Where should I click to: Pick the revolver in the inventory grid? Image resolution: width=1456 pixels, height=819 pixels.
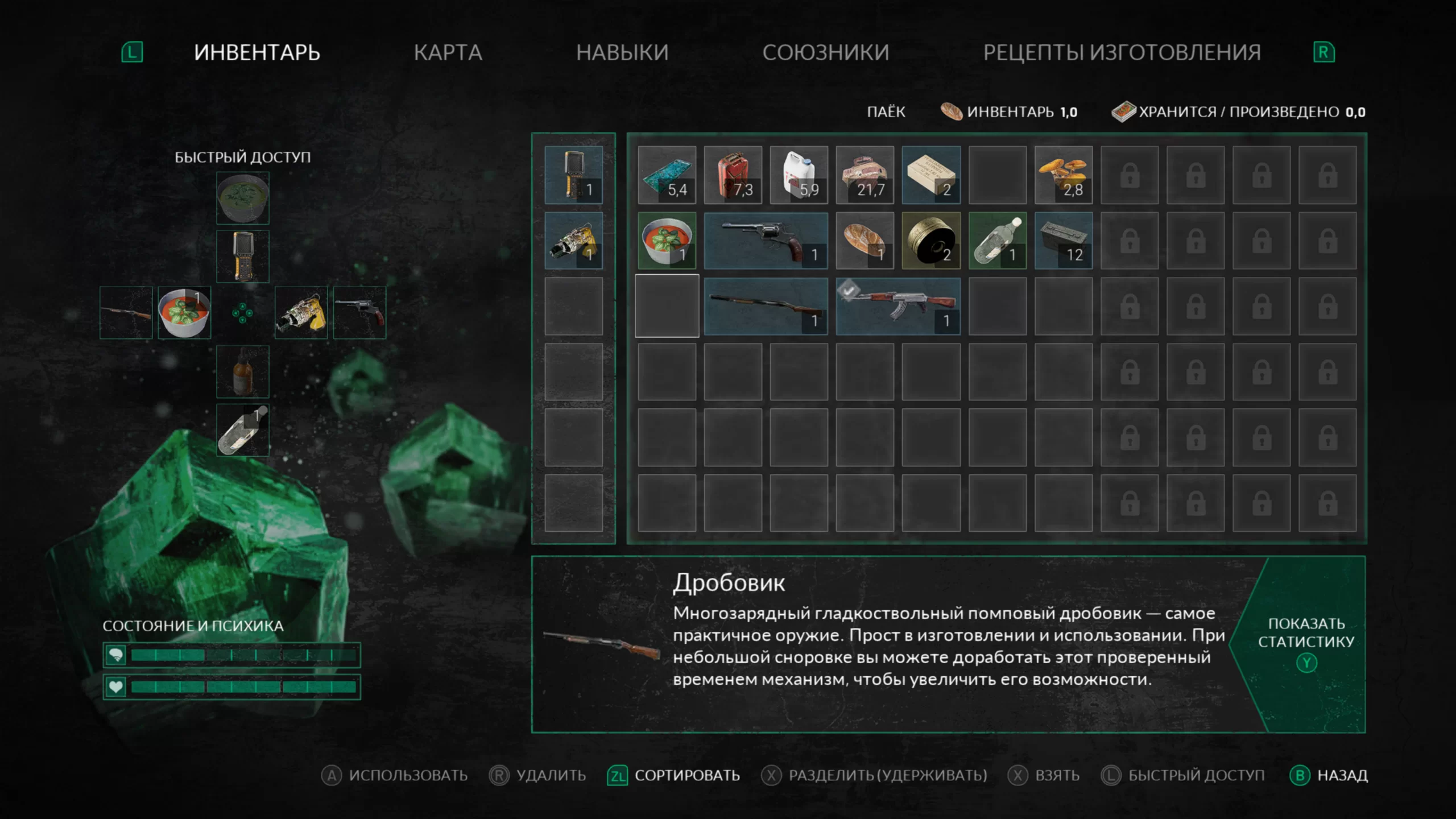click(766, 241)
